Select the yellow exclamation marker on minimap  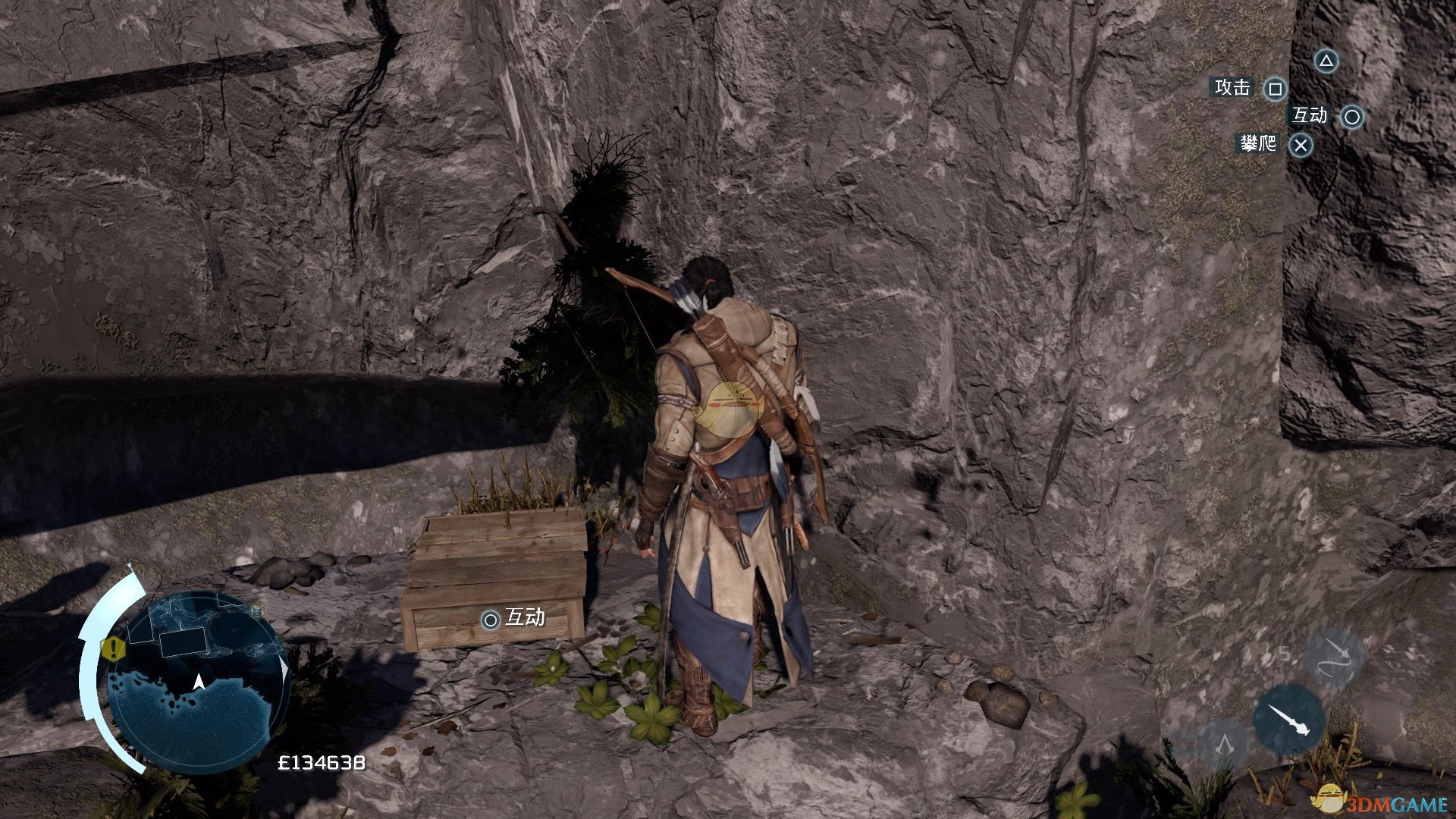point(114,648)
